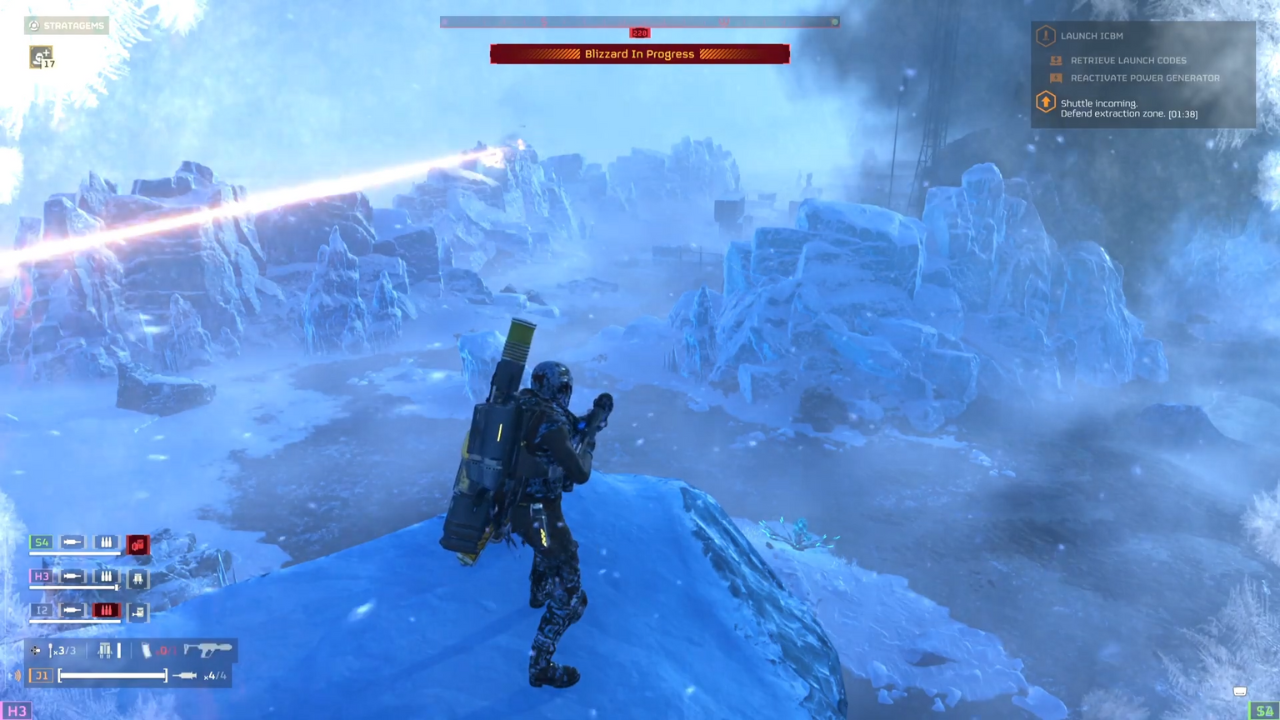Select the magazine icon beside the red 0/1 counter
The height and width of the screenshot is (720, 1280).
tap(147, 649)
